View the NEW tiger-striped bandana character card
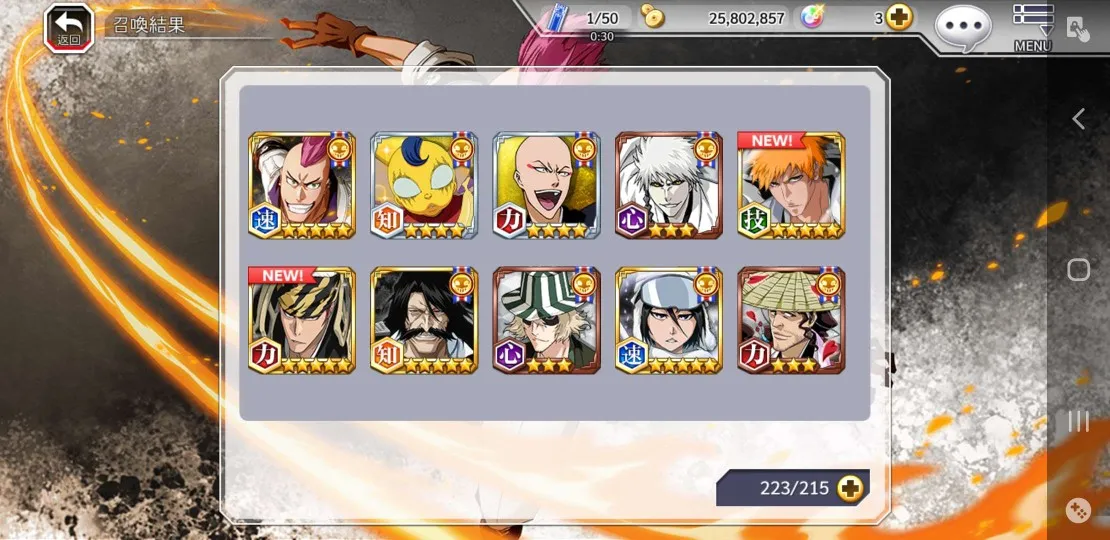The image size is (1110, 540). 302,320
